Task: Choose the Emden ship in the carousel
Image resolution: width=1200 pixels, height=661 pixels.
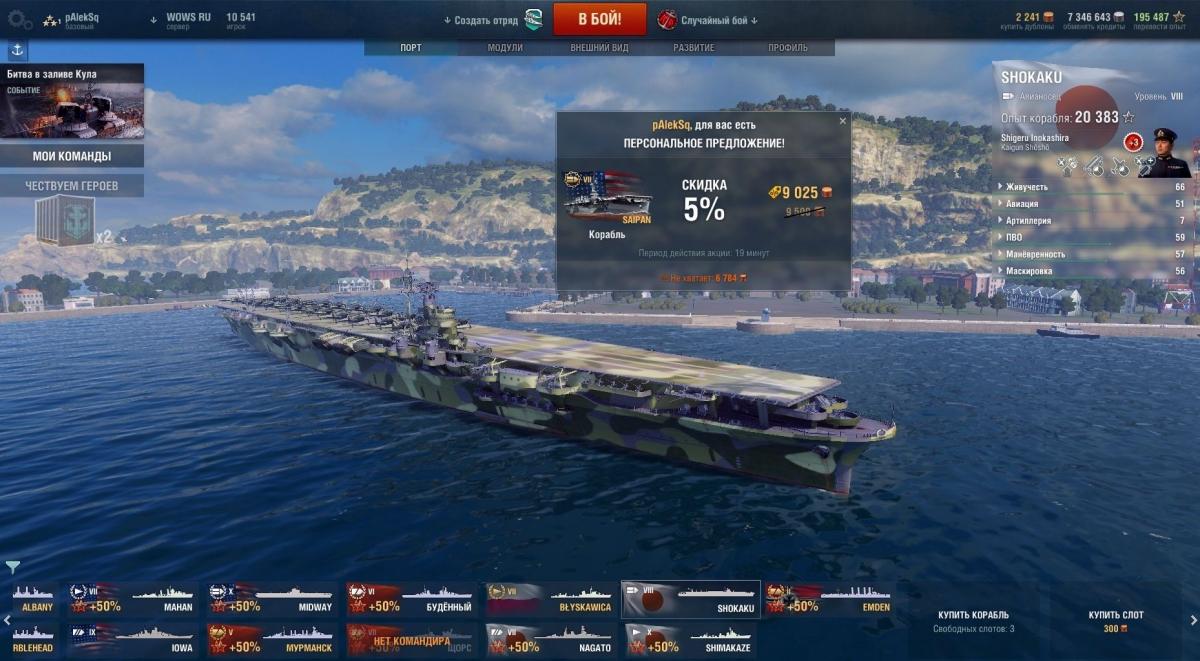Action: pos(829,599)
